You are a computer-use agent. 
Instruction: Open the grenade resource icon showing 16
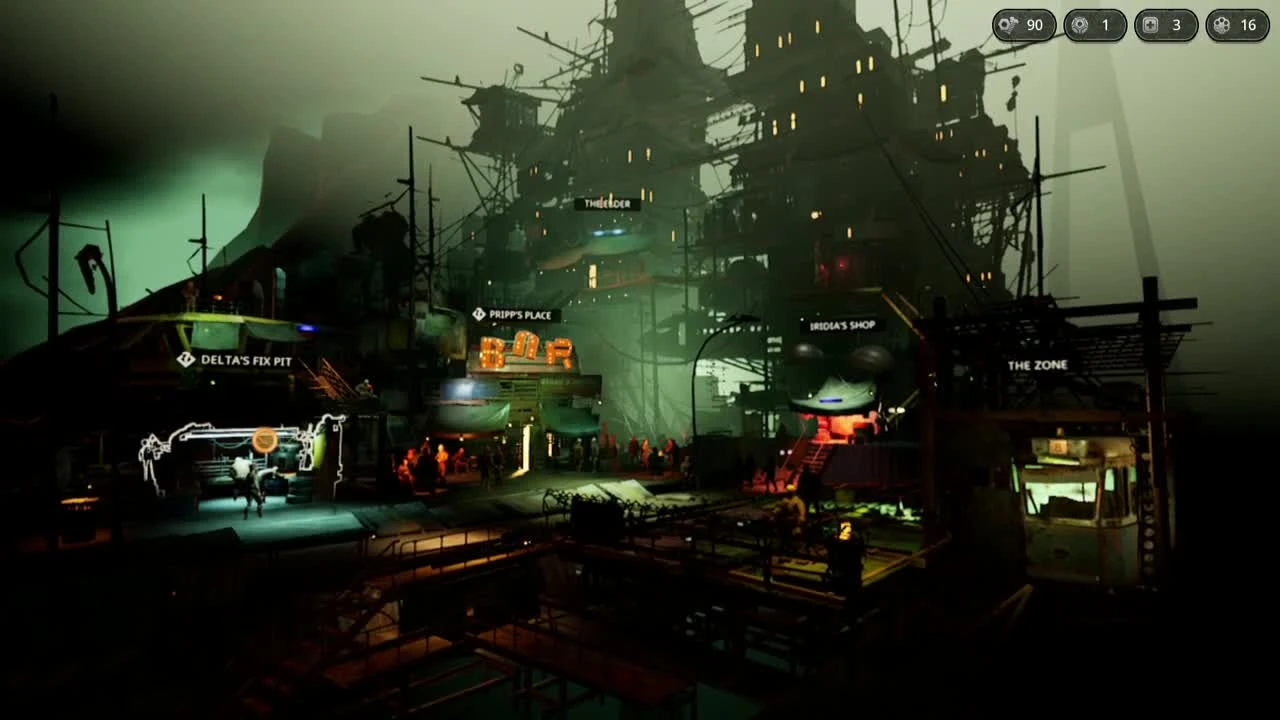coord(1222,25)
